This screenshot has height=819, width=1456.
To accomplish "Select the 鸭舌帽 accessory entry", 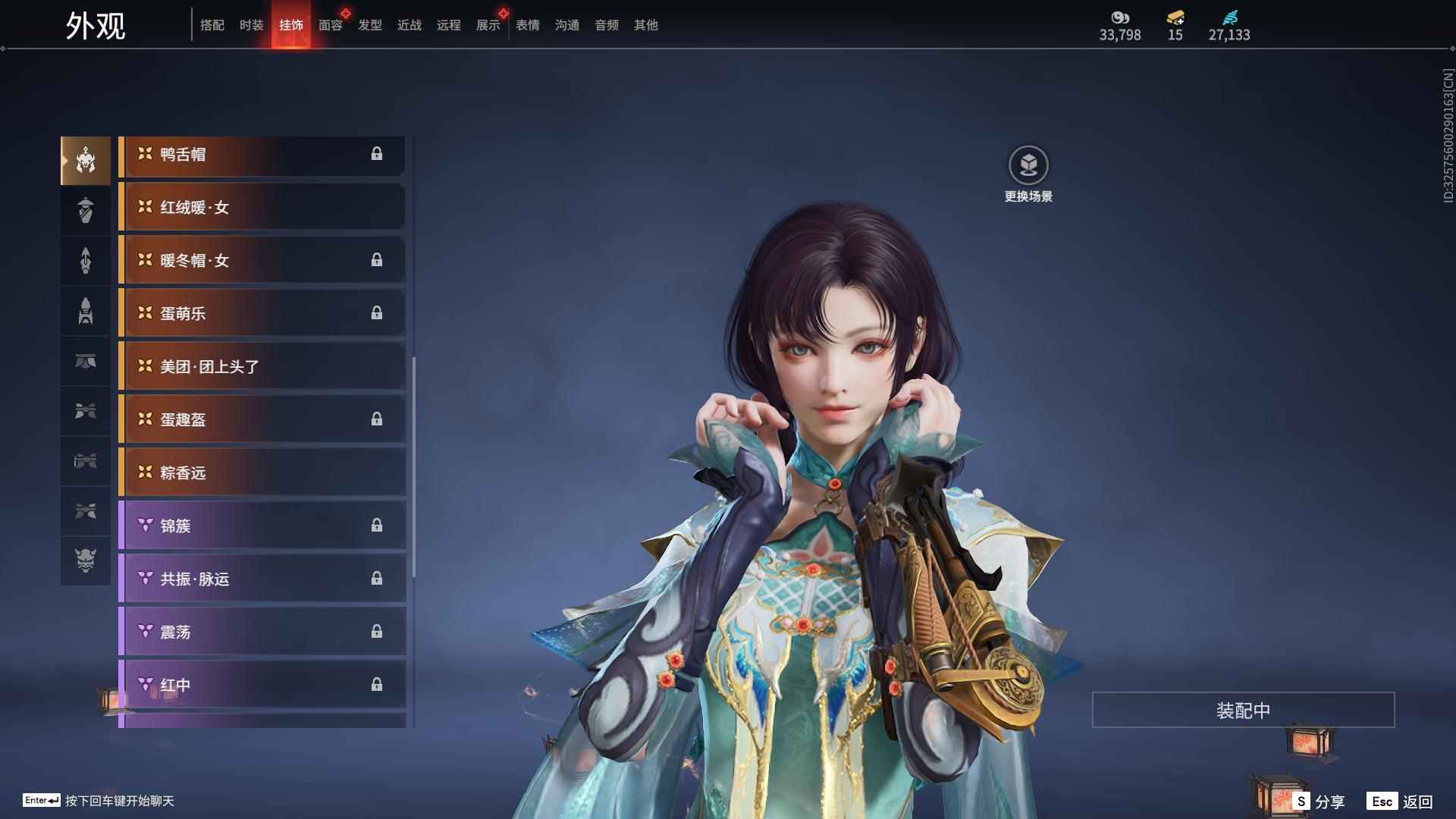I will (262, 155).
